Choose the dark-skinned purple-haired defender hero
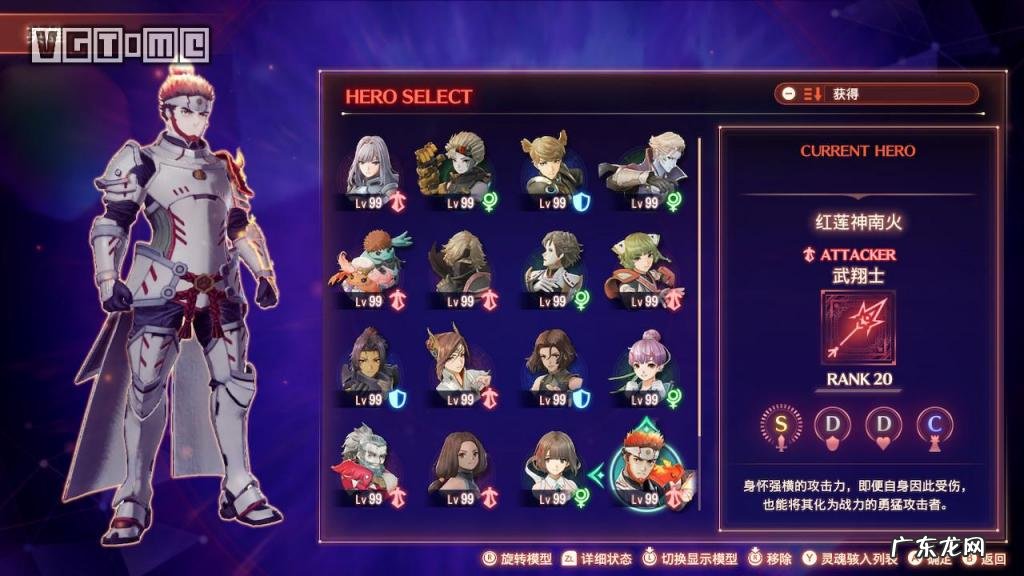 click(374, 366)
